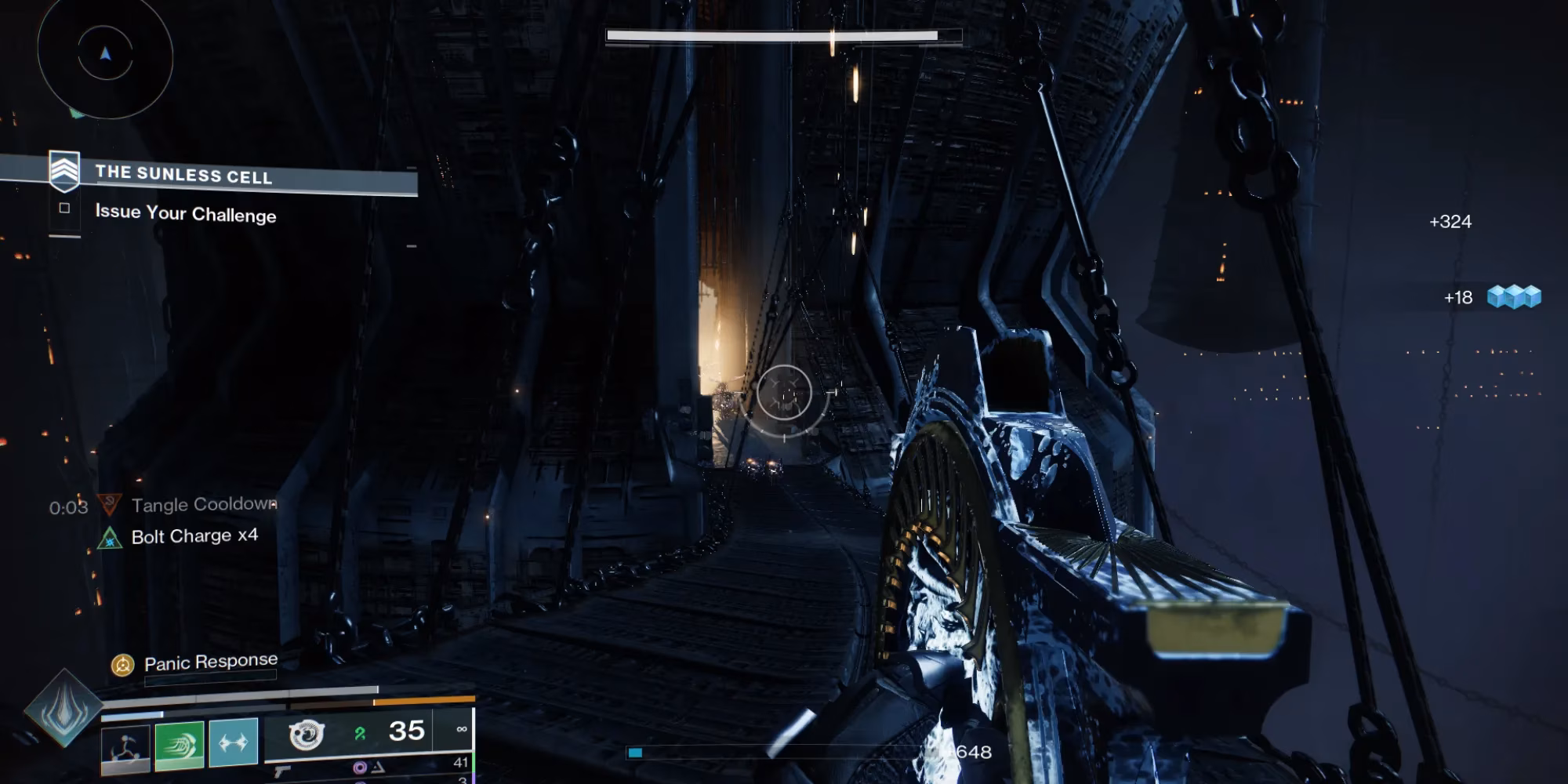Screen dimensions: 1568x784
Task: Select the Issue Your Challenge objective checkbox
Action: pos(64,208)
